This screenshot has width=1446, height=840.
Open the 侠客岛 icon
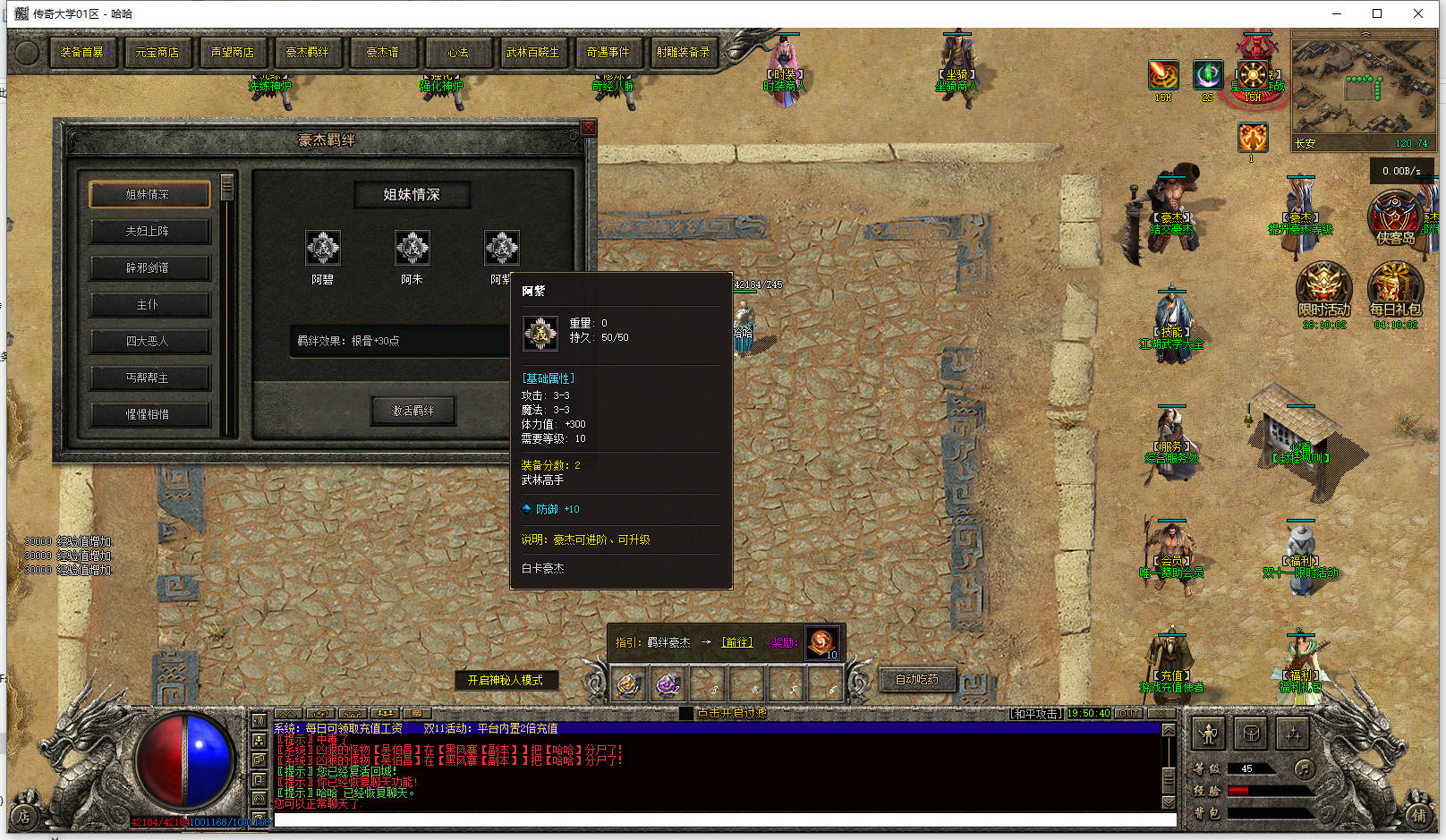coord(1394,219)
